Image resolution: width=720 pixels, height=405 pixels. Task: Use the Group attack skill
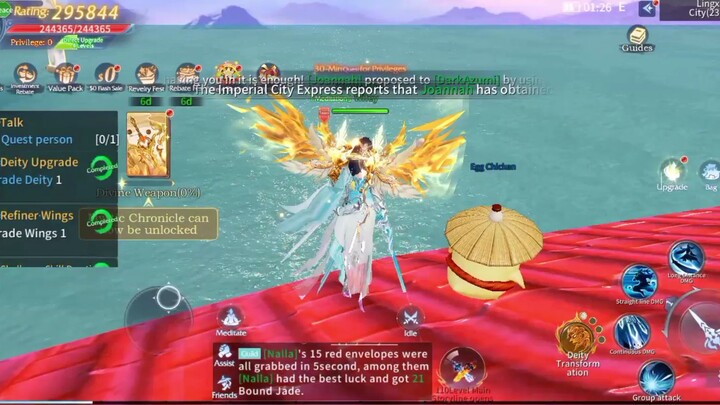coord(657,378)
